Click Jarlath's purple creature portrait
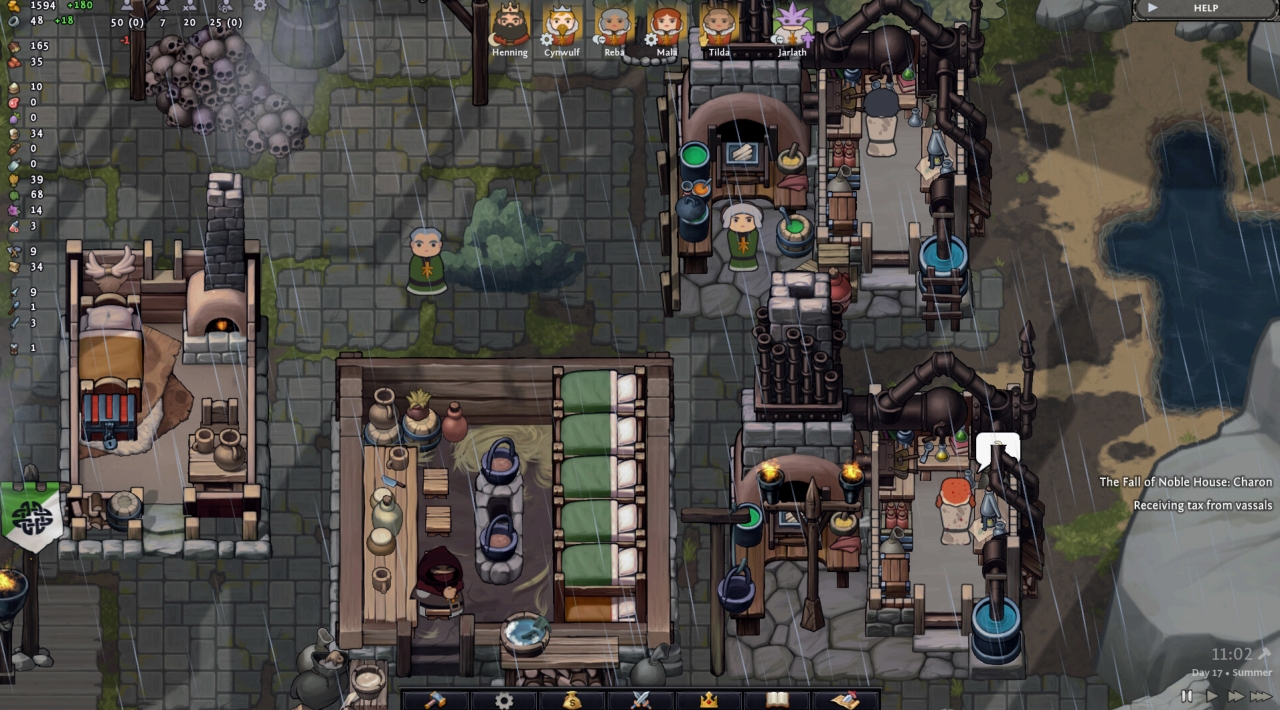 click(791, 24)
